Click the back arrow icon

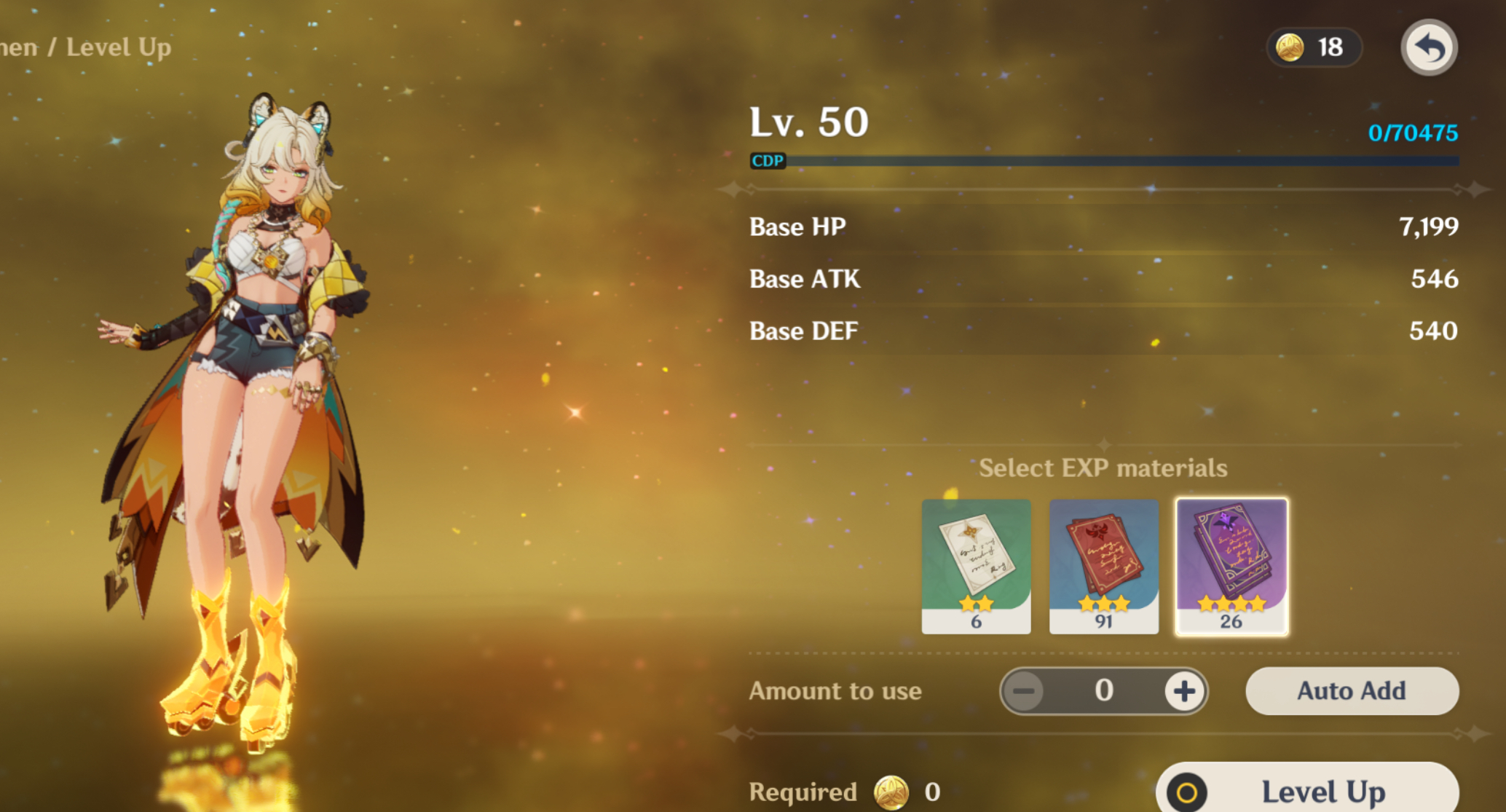(x=1428, y=47)
